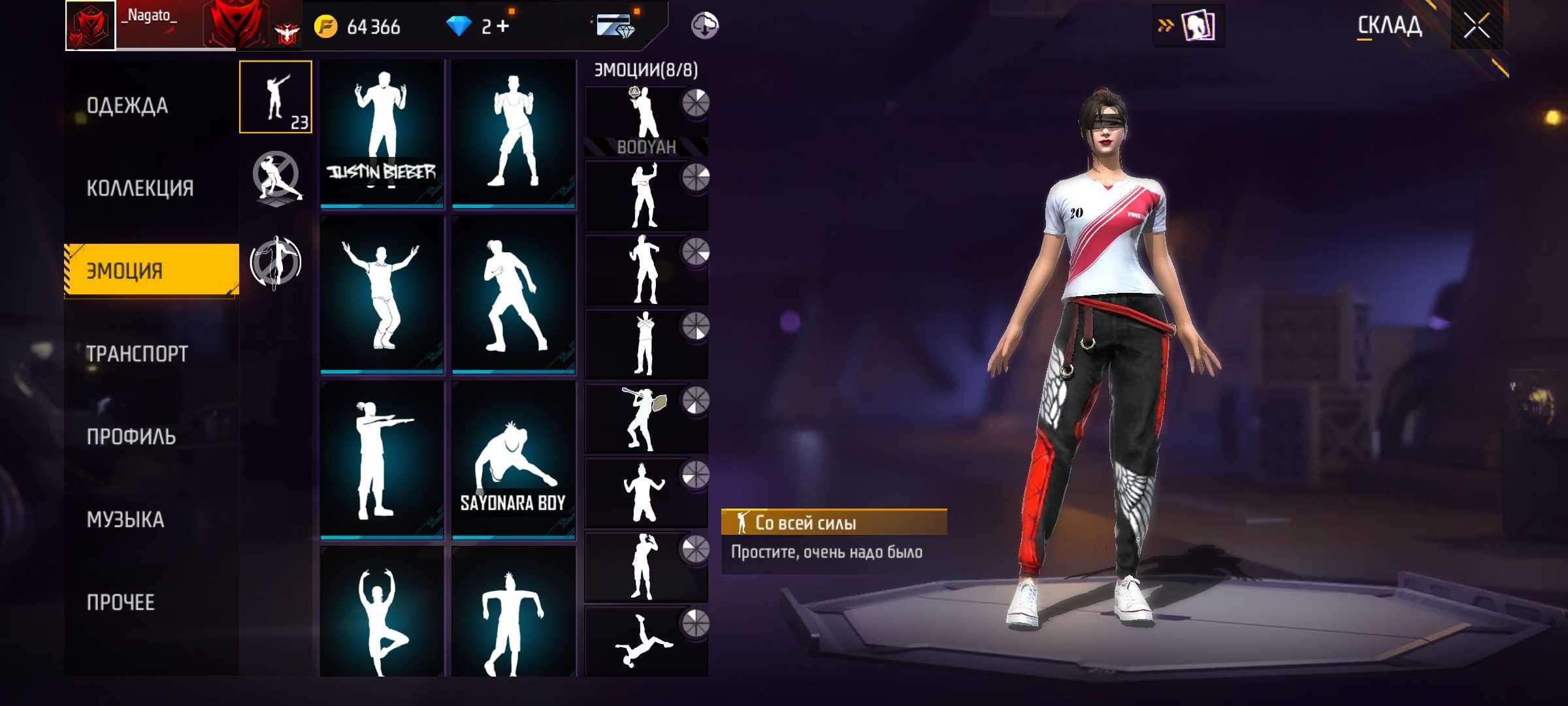Viewport: 1568px width, 706px height.
Task: Pick the Sayonara Boy emote
Action: tap(513, 461)
